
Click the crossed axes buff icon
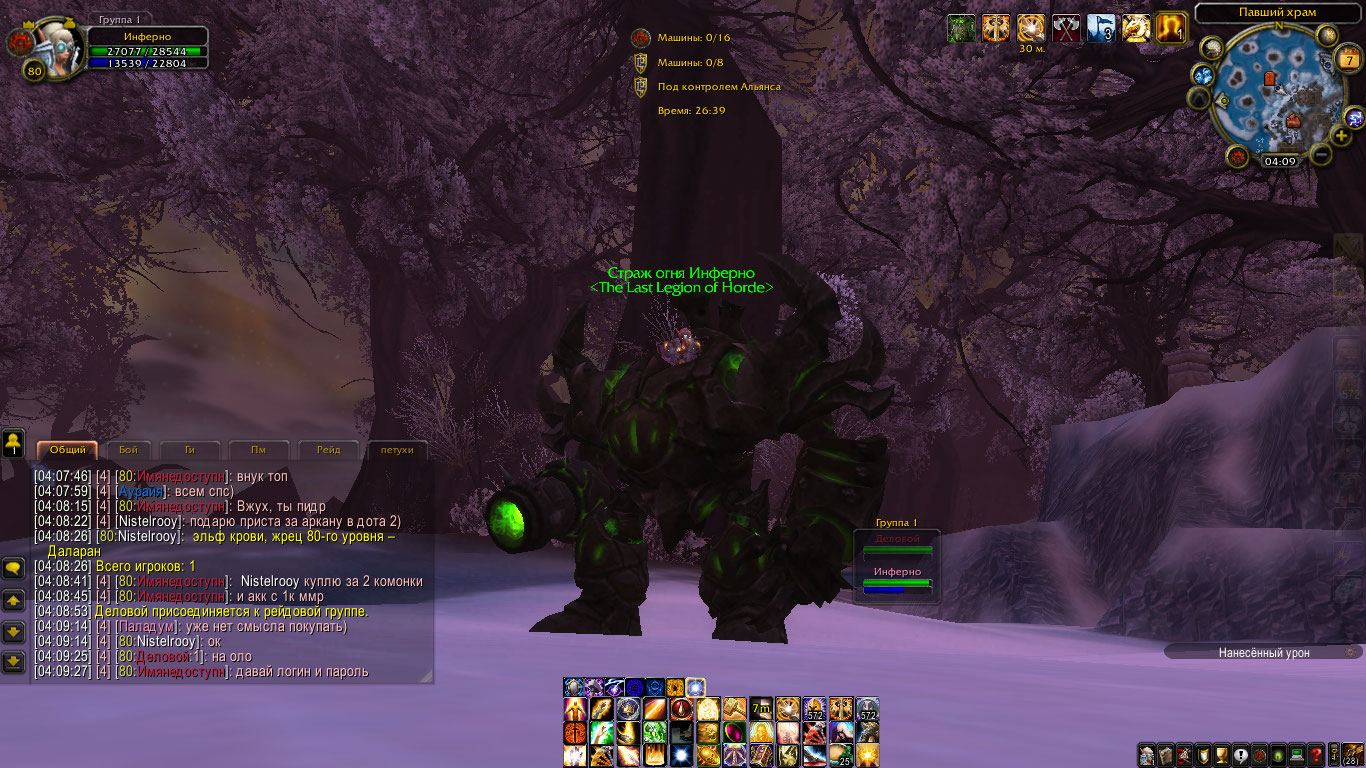coord(1067,29)
